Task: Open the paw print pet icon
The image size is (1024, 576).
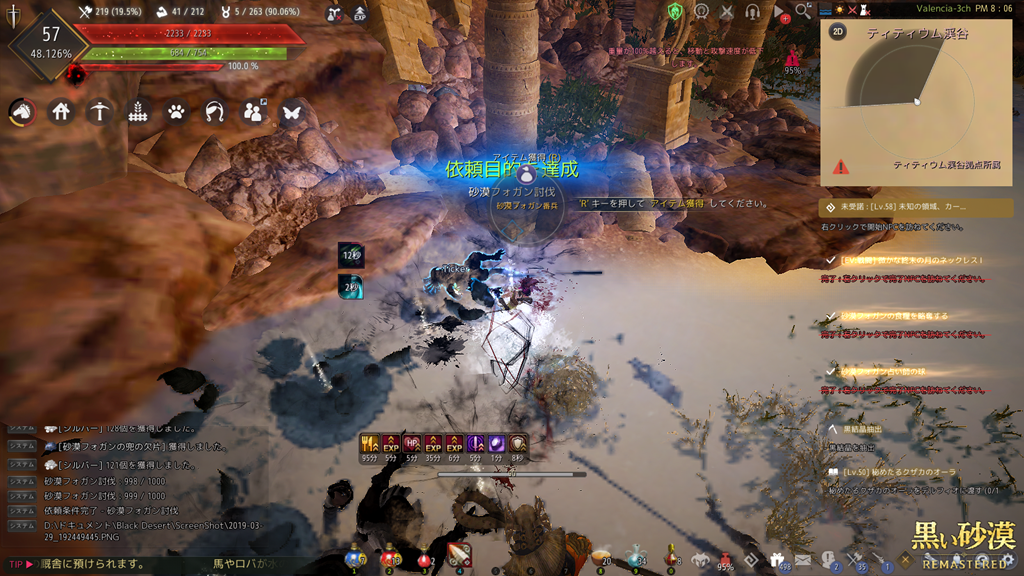Action: pos(176,111)
